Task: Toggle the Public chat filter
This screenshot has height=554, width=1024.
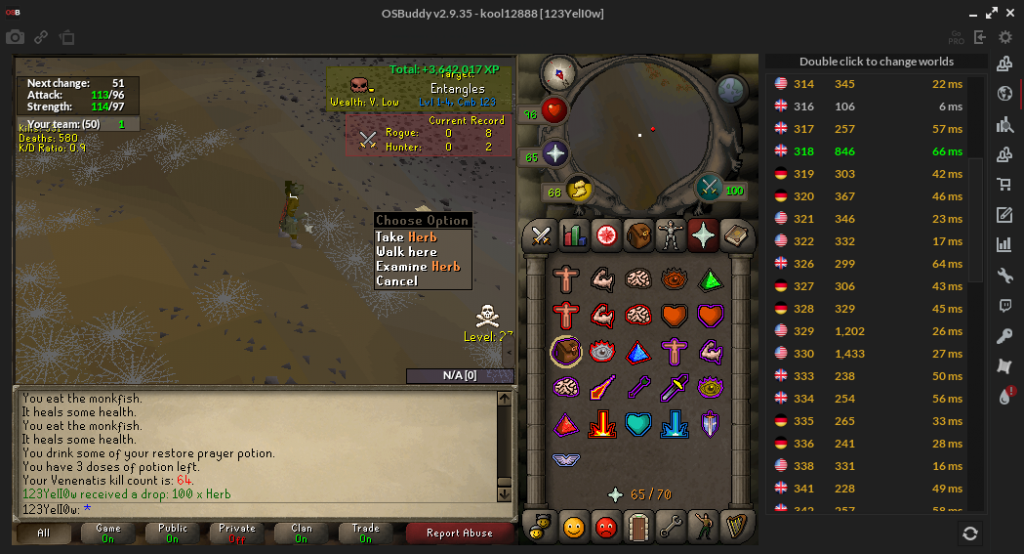Action: click(173, 533)
